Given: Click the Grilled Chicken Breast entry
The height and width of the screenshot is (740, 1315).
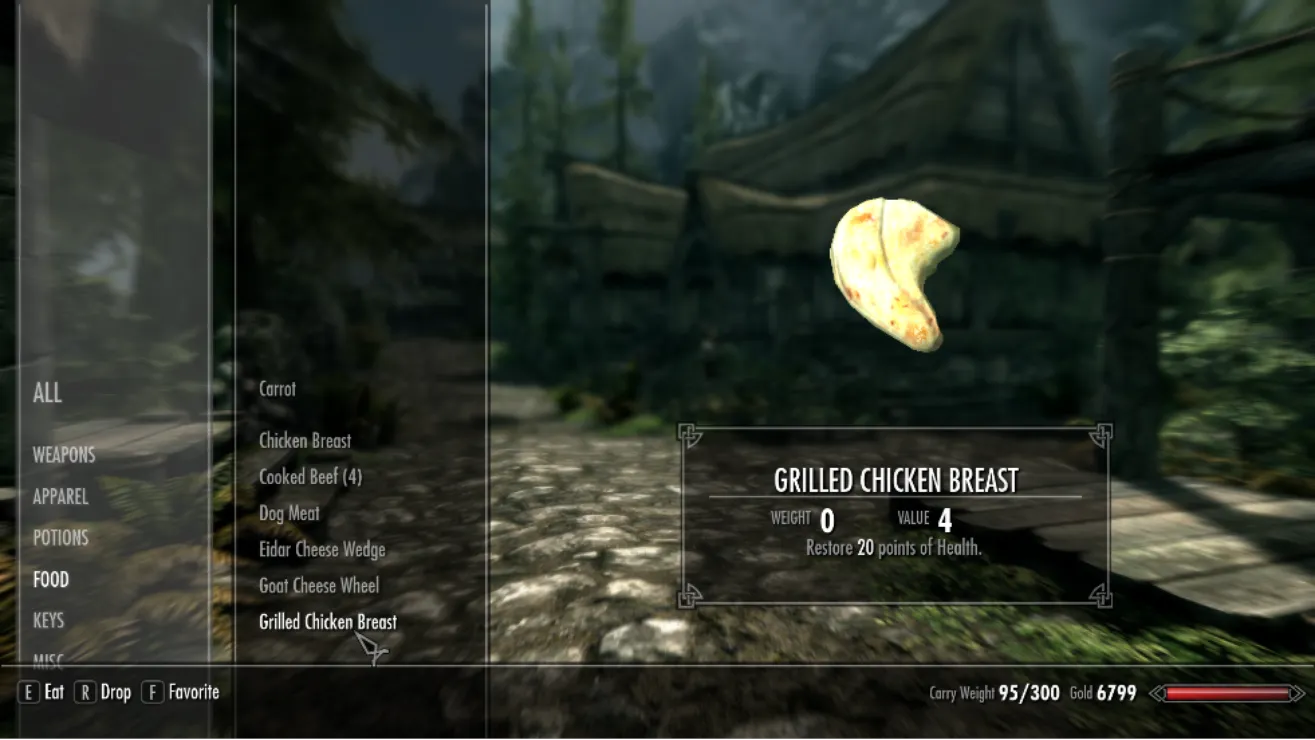Looking at the screenshot, I should click(327, 622).
